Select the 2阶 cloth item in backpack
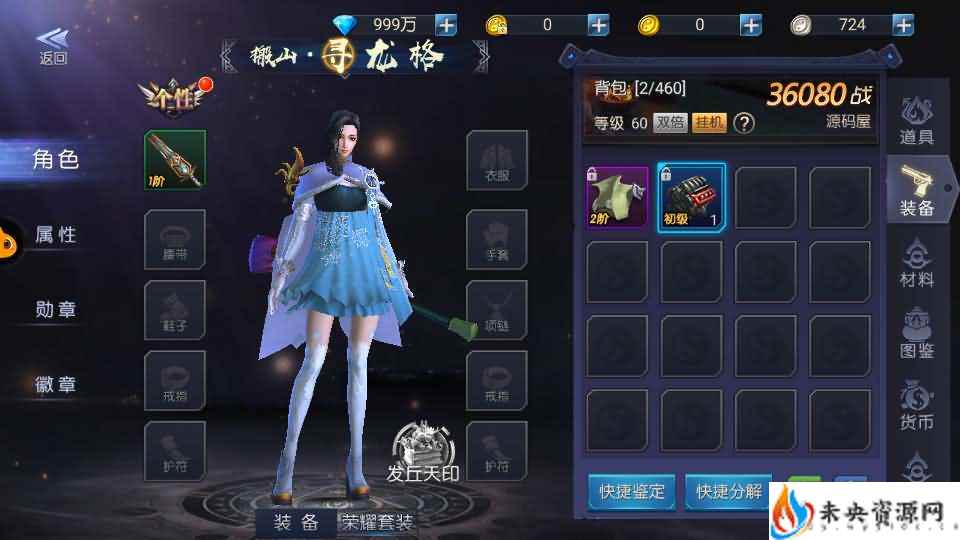This screenshot has height=540, width=960. 617,198
